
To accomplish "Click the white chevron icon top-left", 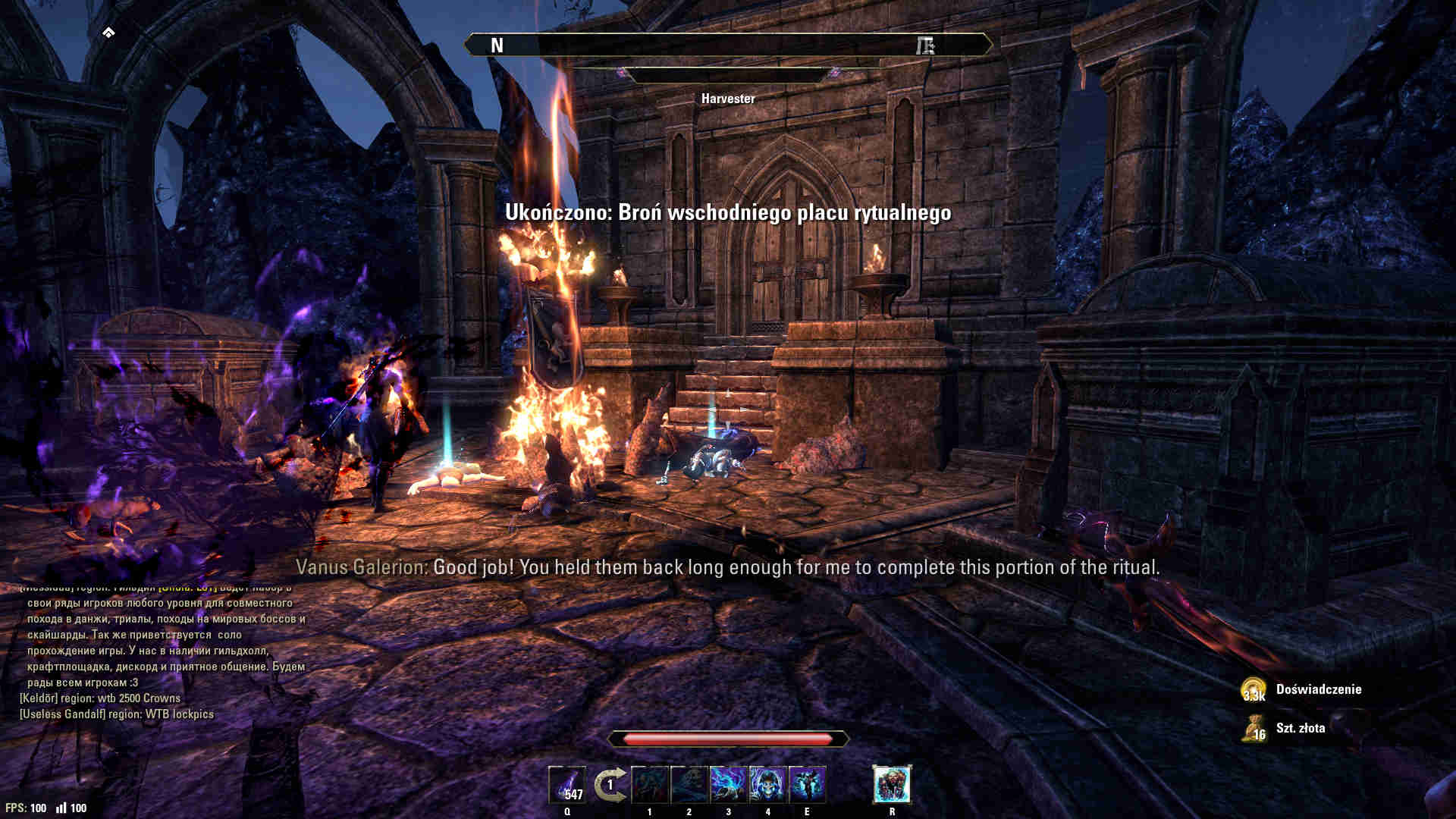I will pos(108,32).
